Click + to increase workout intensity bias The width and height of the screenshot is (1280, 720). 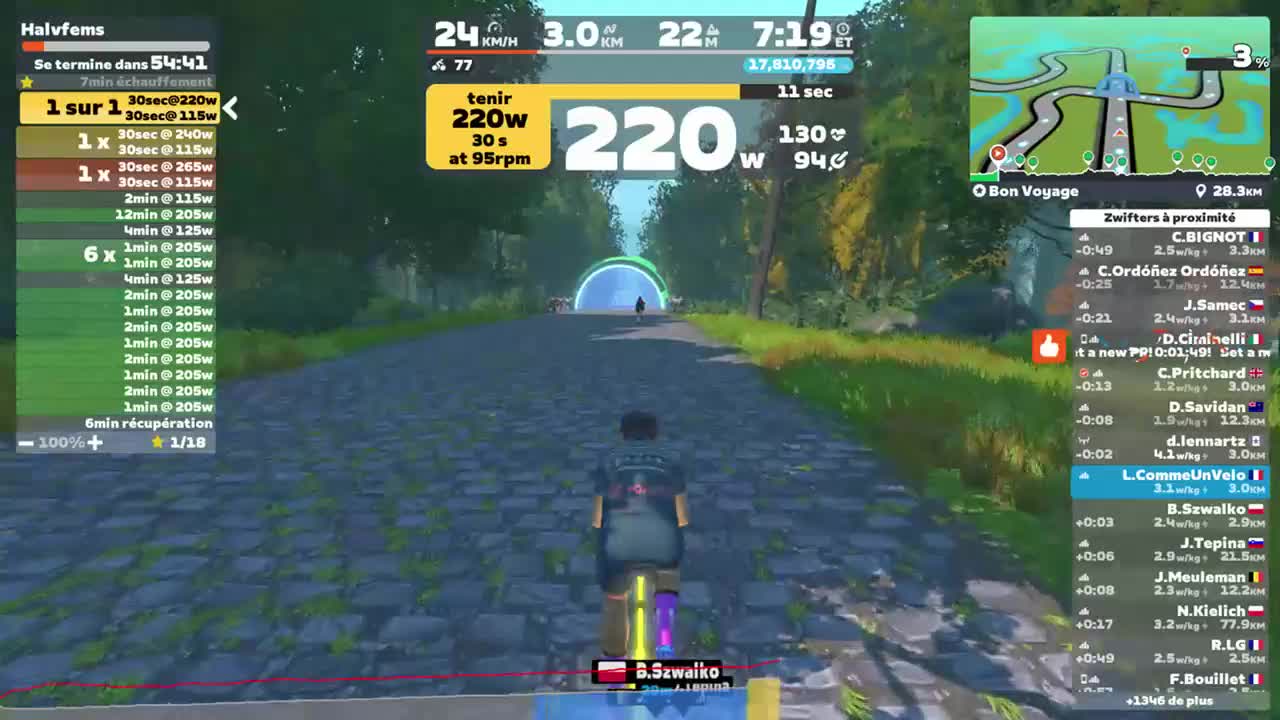(x=93, y=440)
